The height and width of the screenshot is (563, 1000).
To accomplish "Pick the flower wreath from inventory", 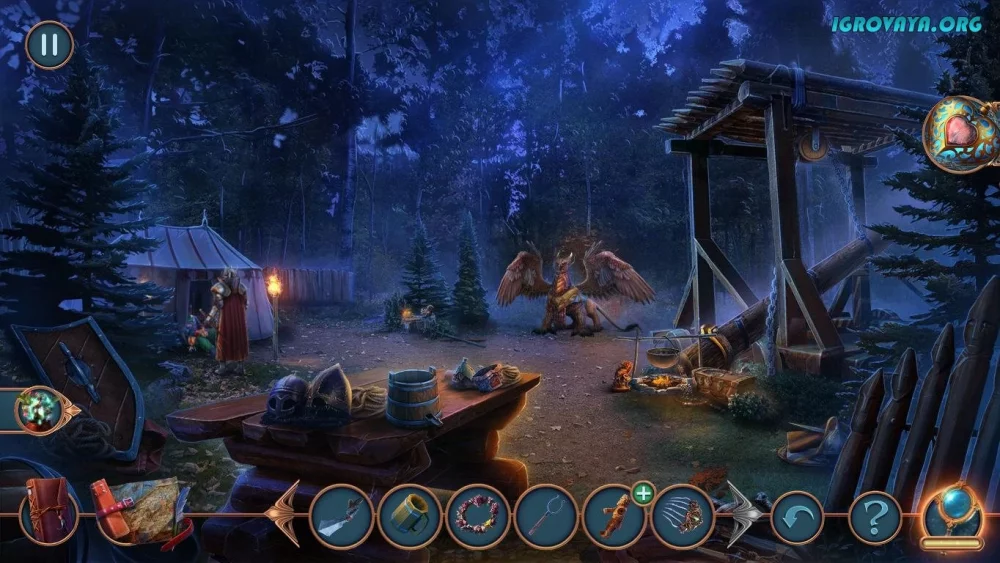I will 477,516.
